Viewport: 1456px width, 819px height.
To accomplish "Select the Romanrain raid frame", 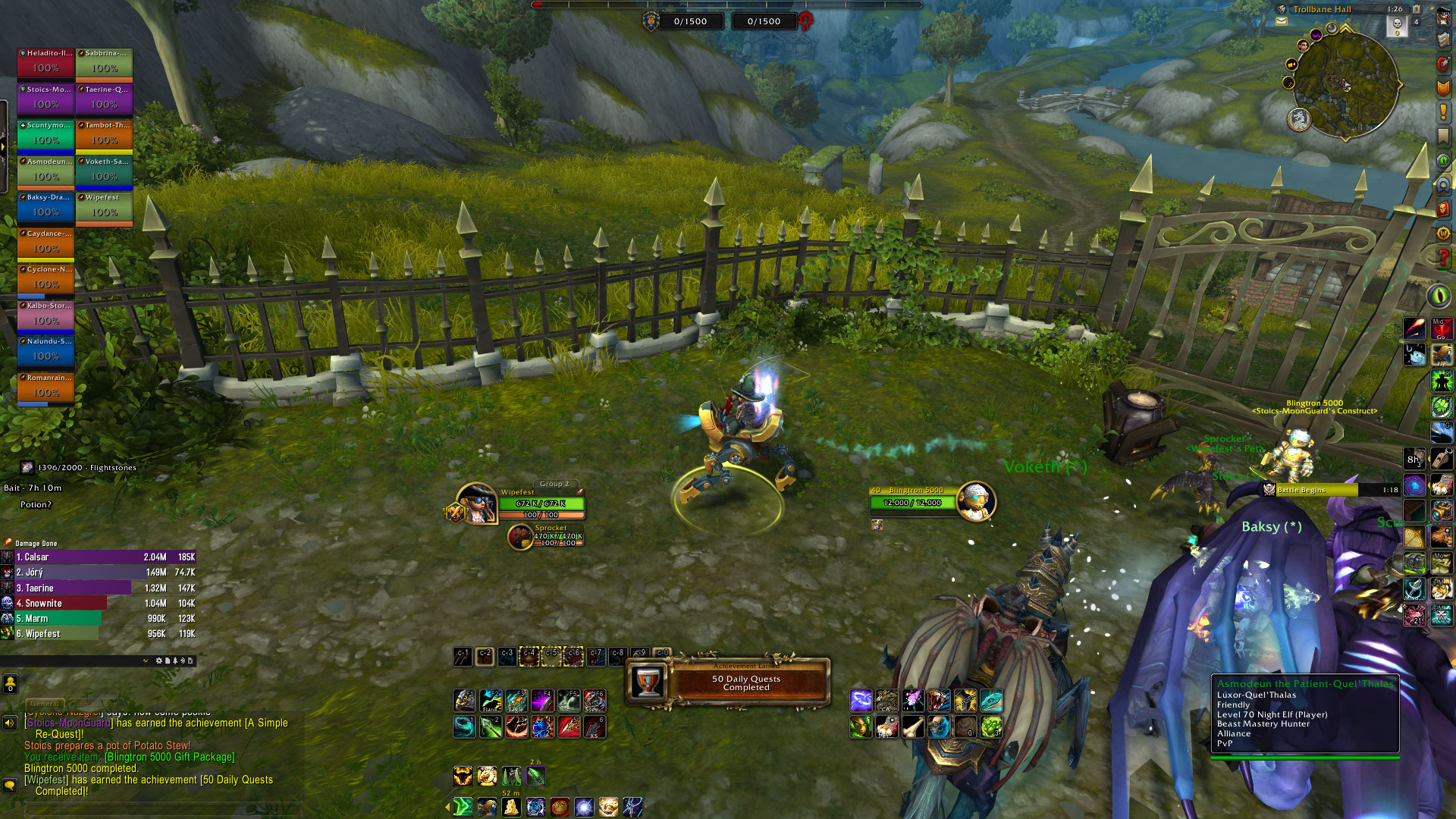I will click(x=45, y=388).
